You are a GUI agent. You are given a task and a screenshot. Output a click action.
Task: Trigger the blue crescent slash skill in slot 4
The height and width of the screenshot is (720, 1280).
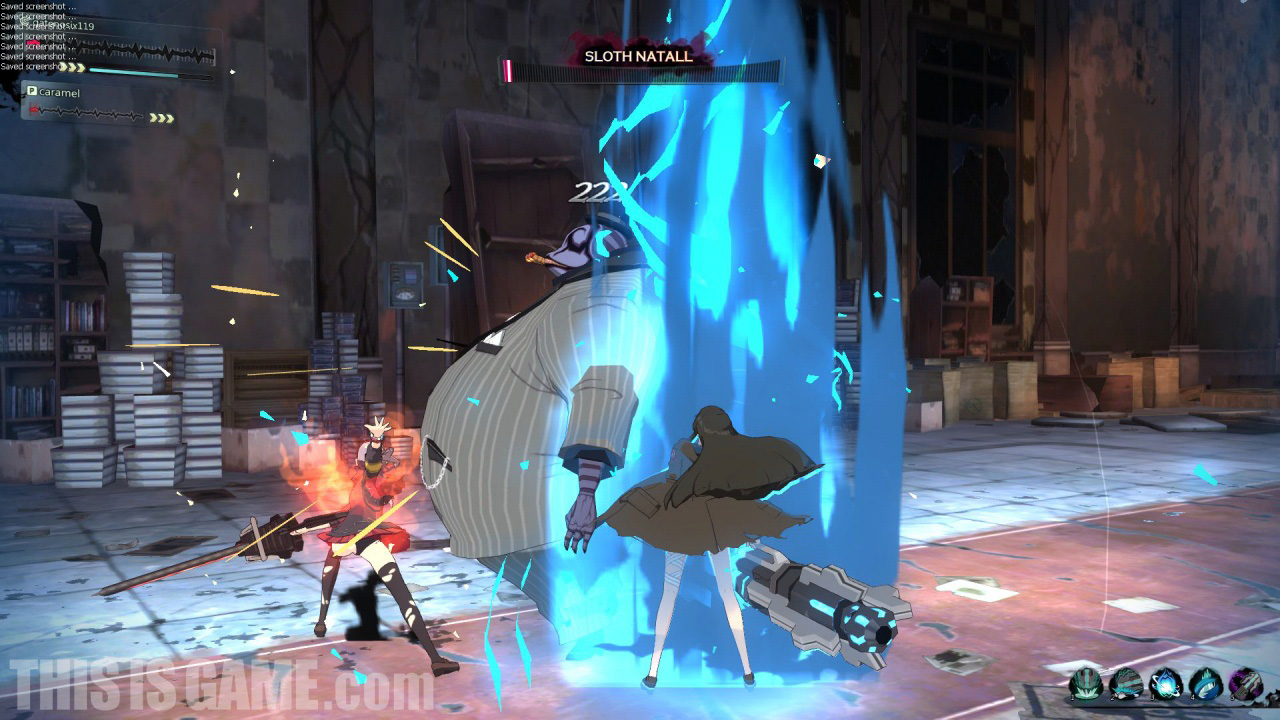pyautogui.click(x=1206, y=685)
